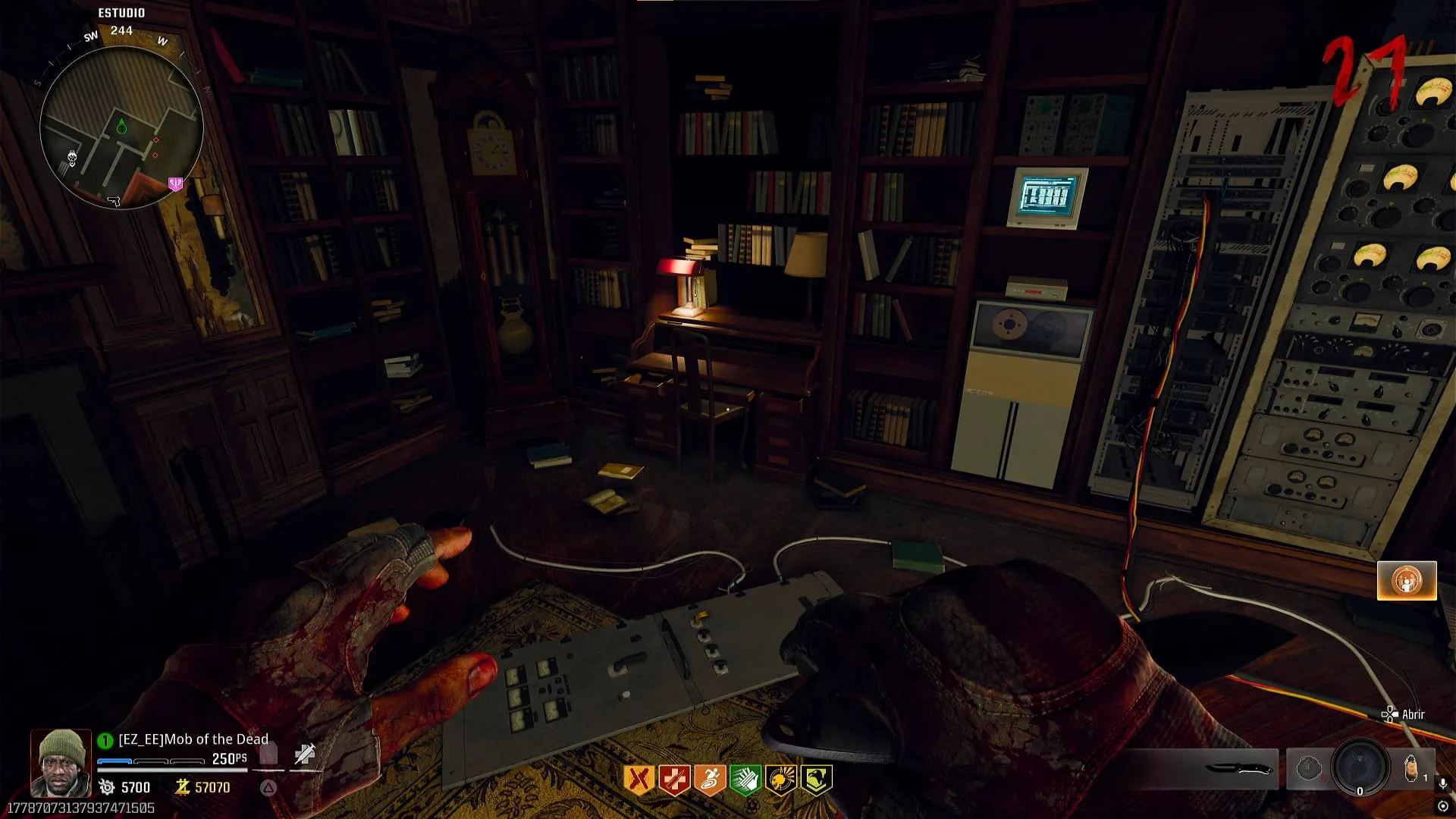This screenshot has width=1456, height=819.
Task: Click the target icon below the microphone
Action: (x=1443, y=806)
